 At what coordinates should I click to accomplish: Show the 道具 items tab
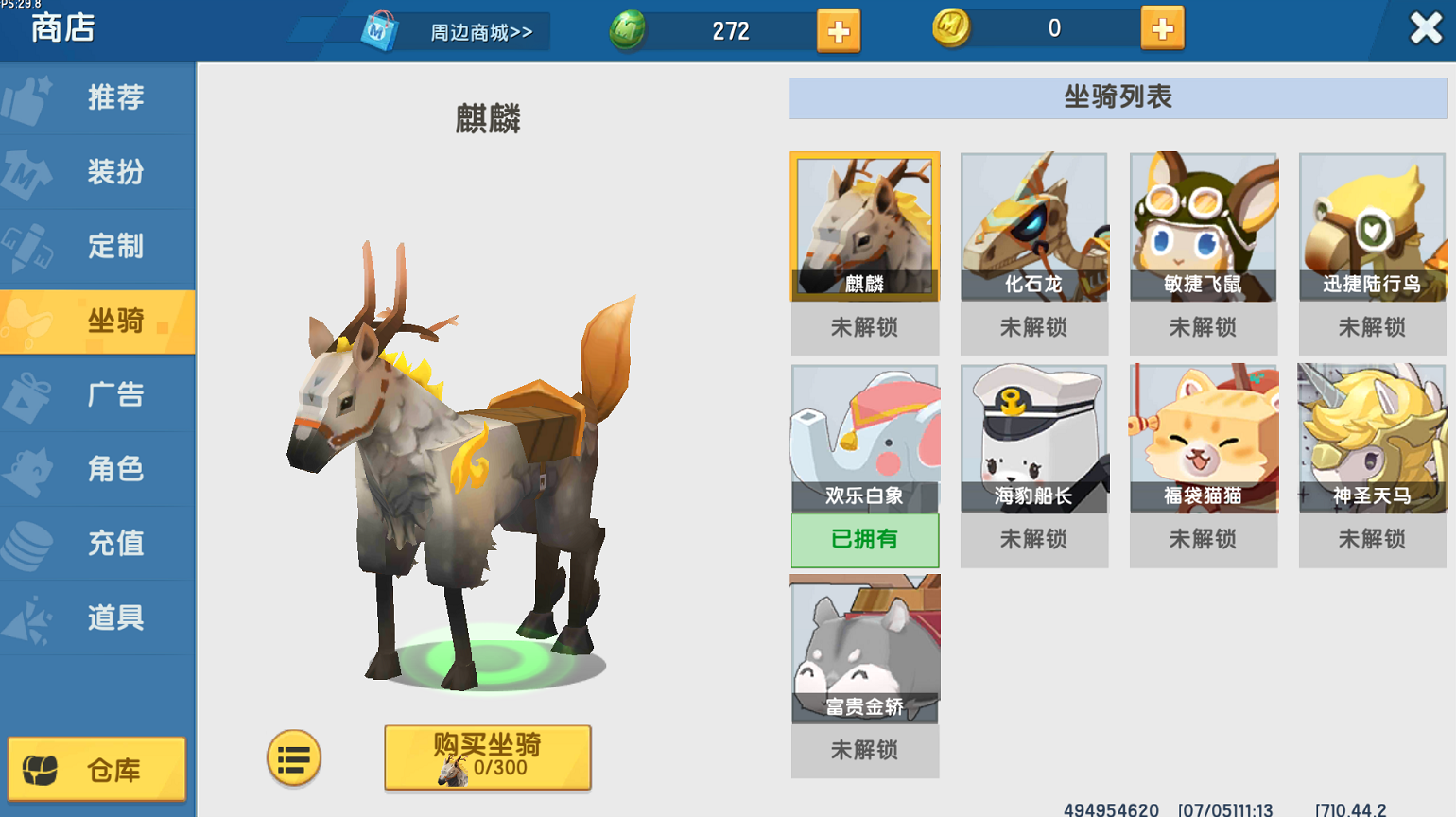tap(98, 617)
